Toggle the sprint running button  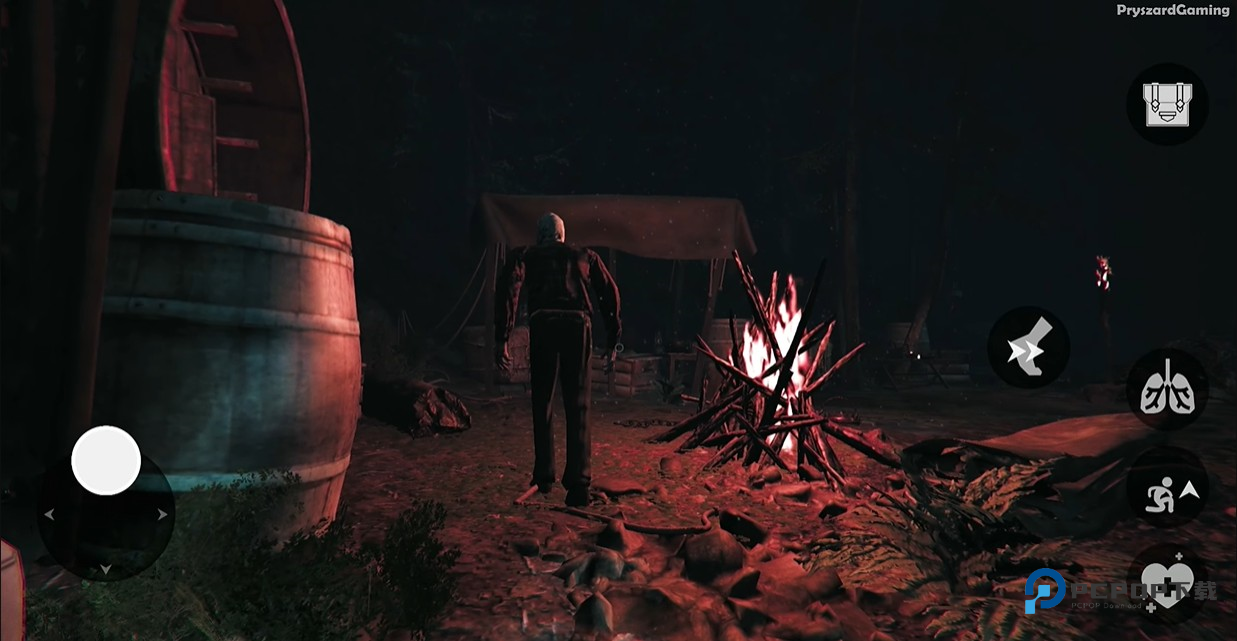(x=1167, y=490)
